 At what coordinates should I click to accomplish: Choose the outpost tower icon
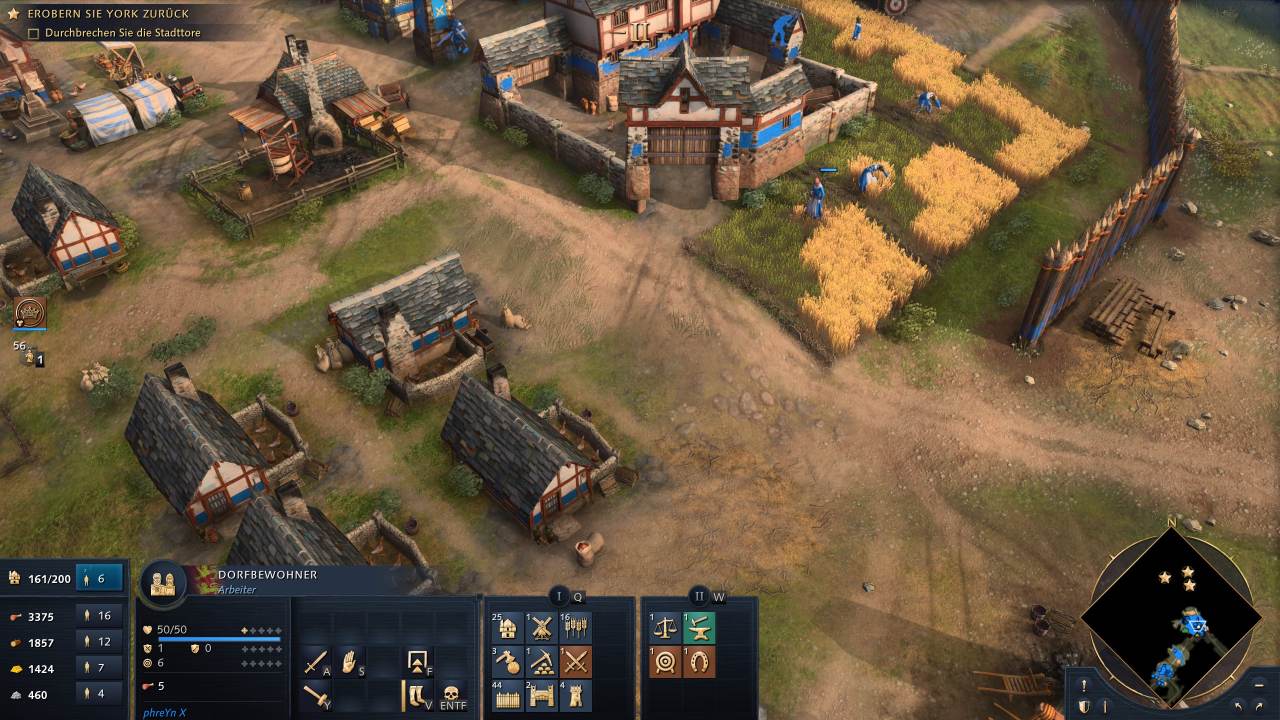point(575,695)
